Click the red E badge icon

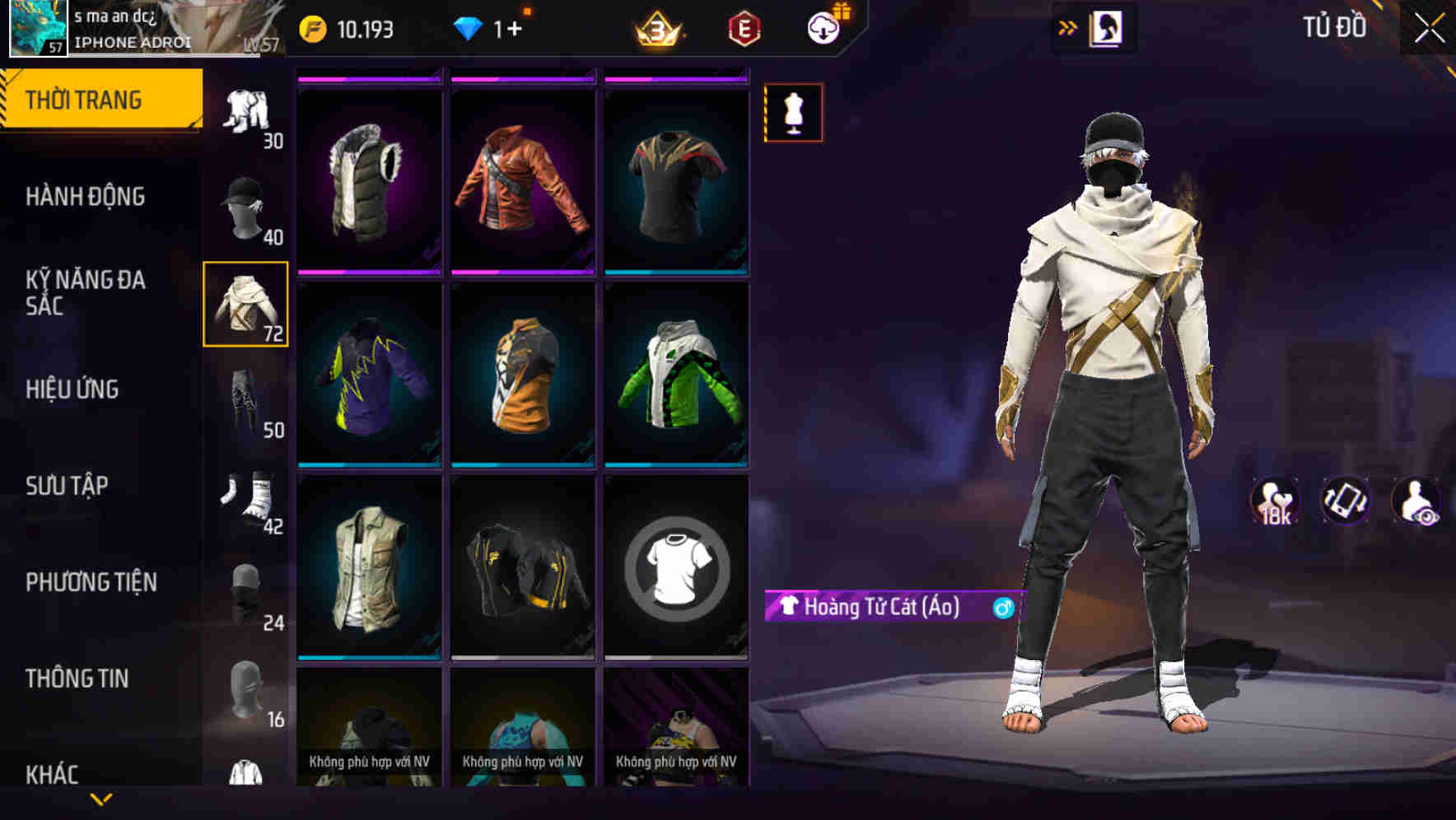pos(744,30)
